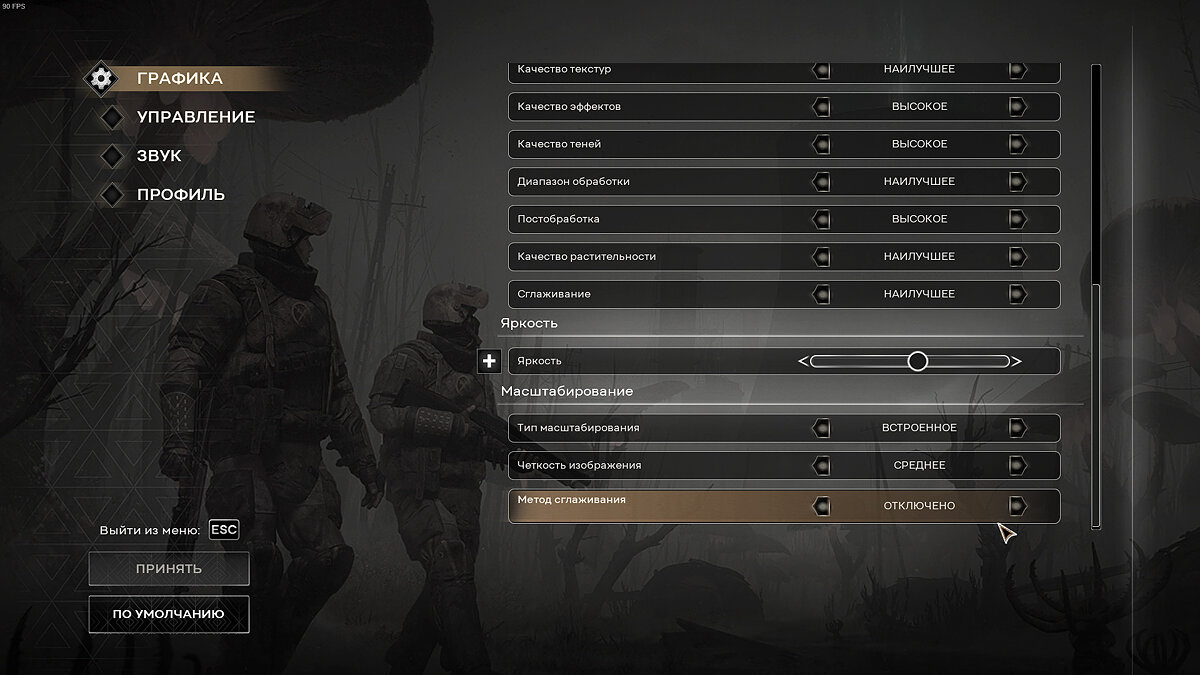Lower Постобработка using its left arrow
The image size is (1200, 675).
(821, 219)
